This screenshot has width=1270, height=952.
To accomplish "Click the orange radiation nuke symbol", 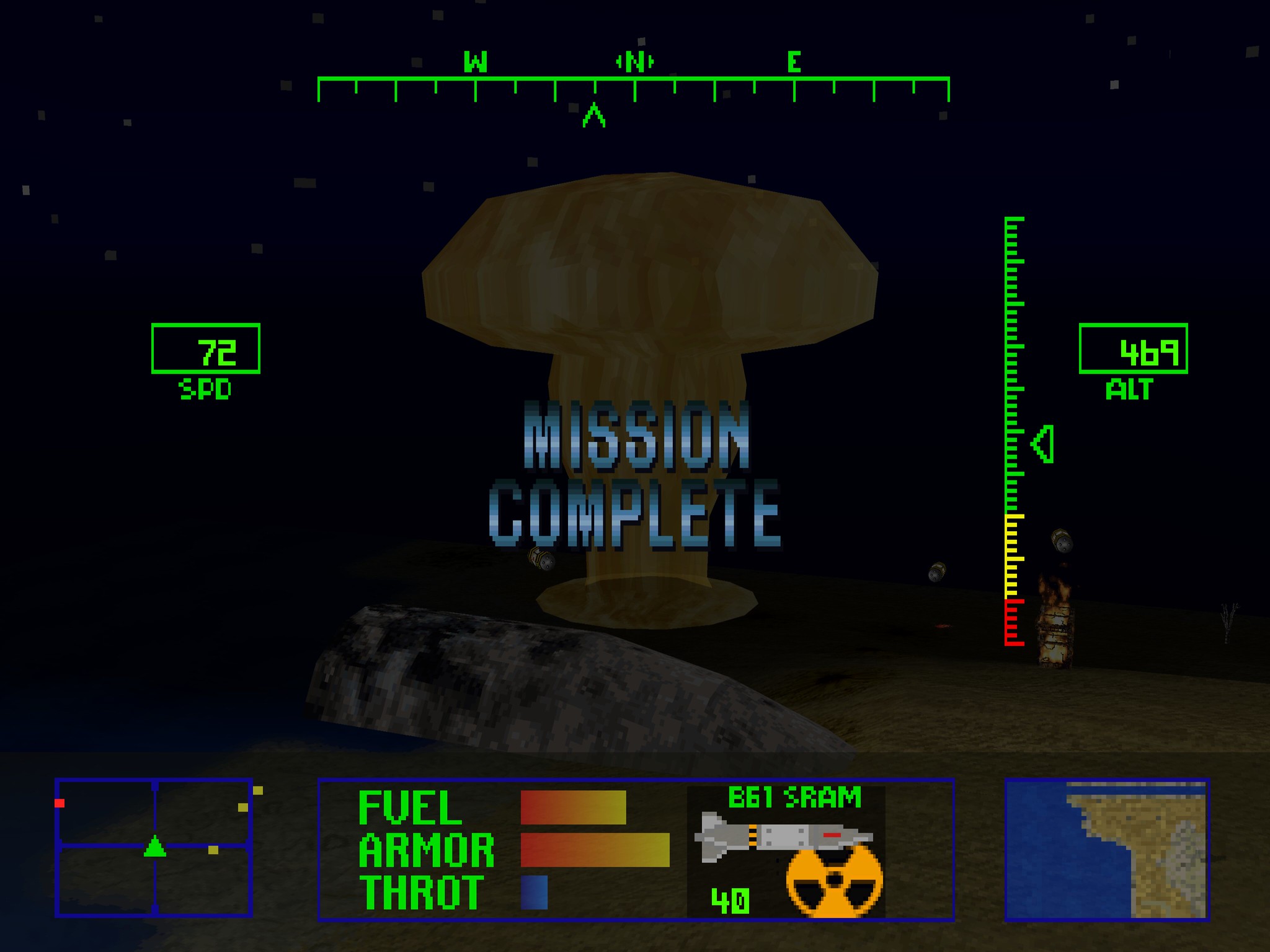I will [x=834, y=880].
